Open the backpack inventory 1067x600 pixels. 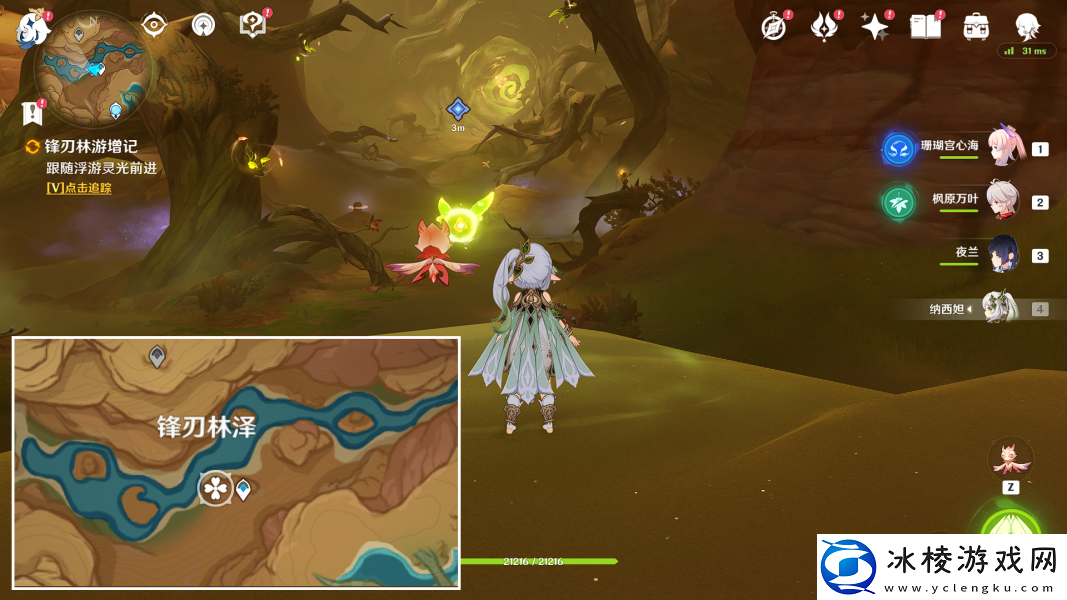[x=976, y=27]
